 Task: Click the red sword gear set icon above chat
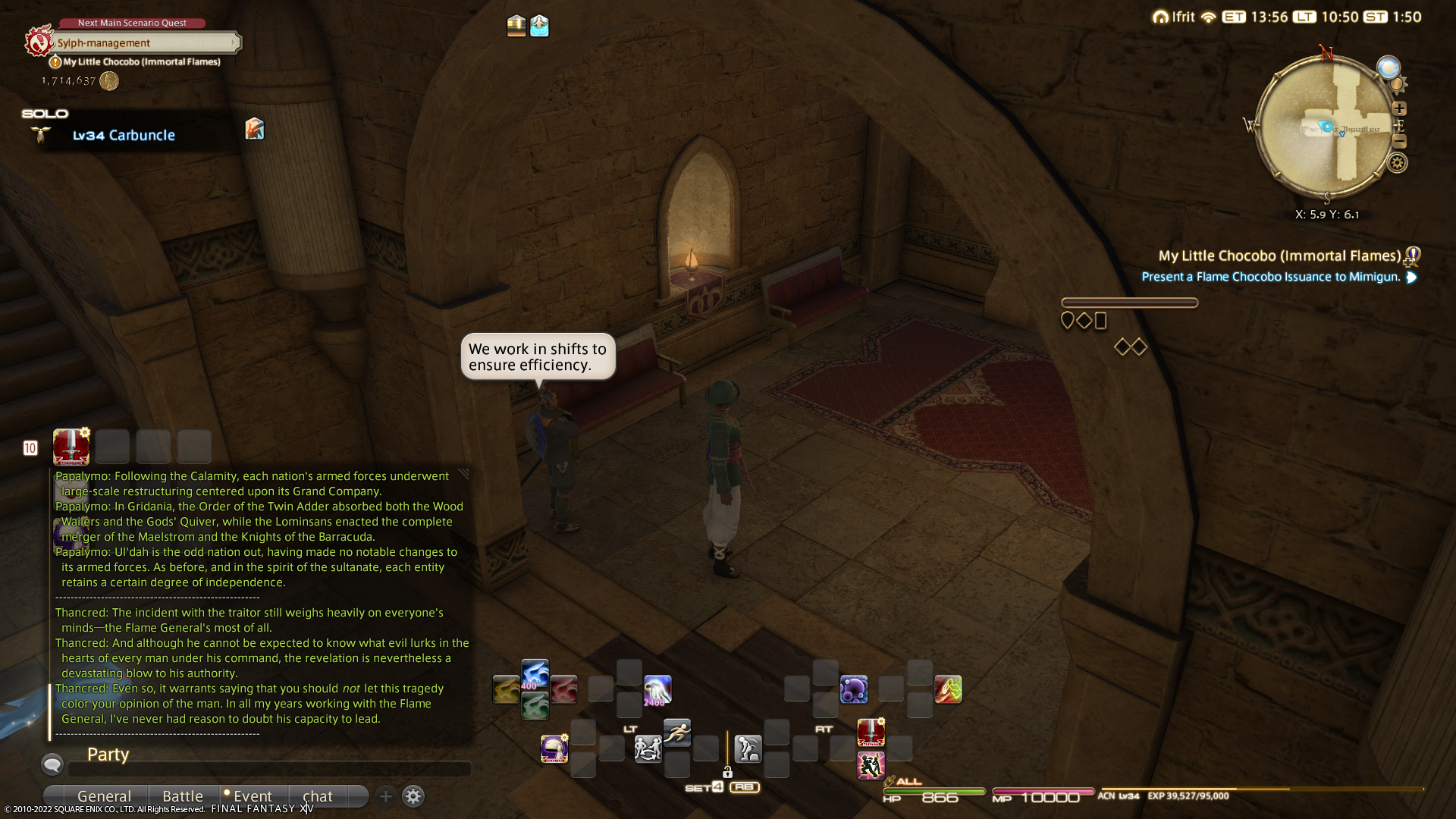click(x=71, y=447)
